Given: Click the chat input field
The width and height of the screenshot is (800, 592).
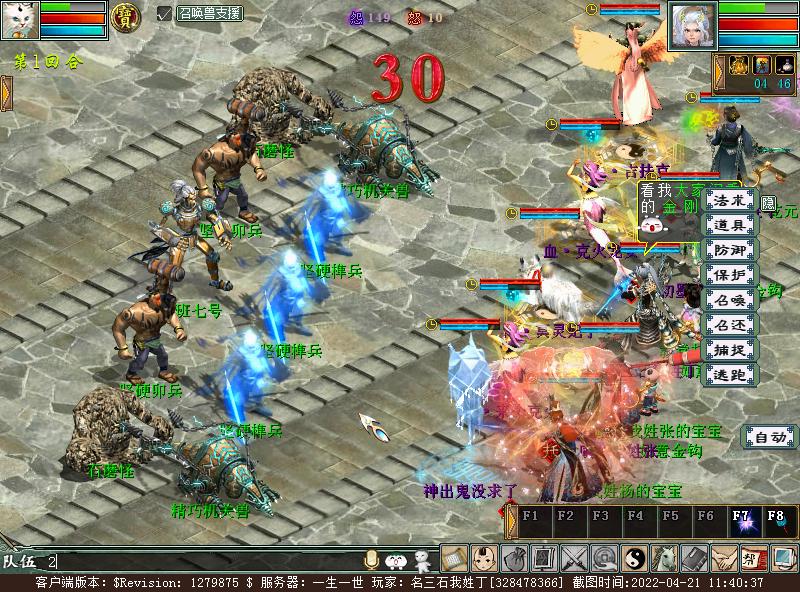Looking at the screenshot, I should click(200, 562).
